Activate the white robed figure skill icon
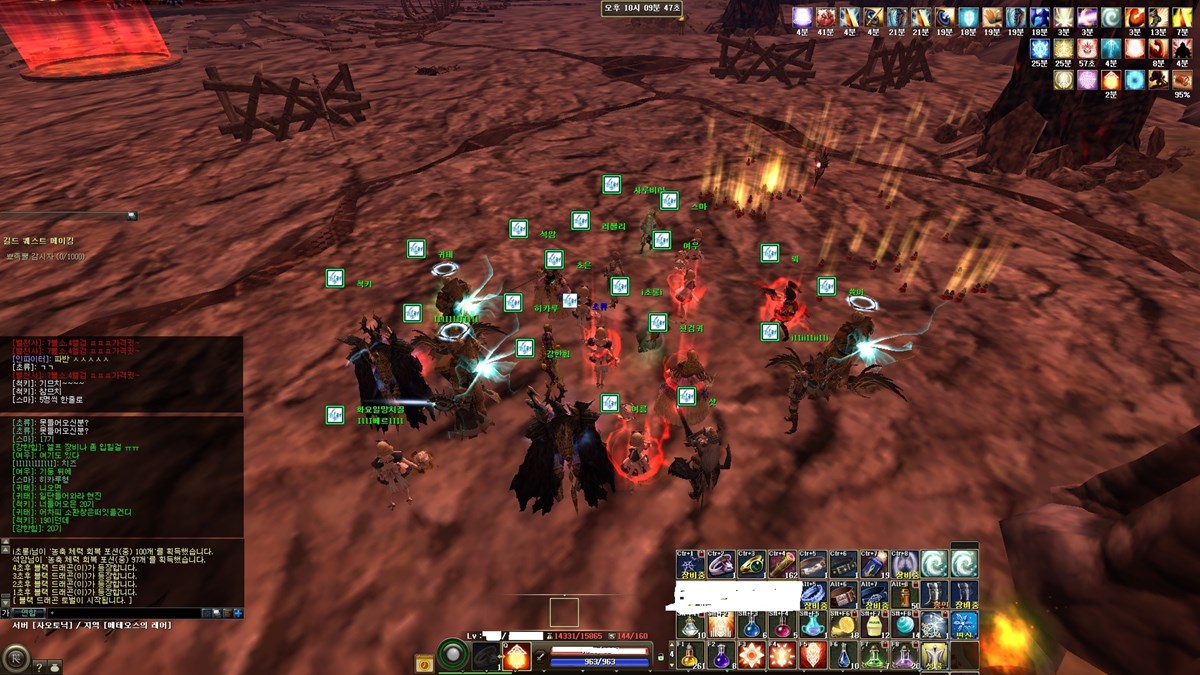The image size is (1200, 675). click(x=934, y=655)
